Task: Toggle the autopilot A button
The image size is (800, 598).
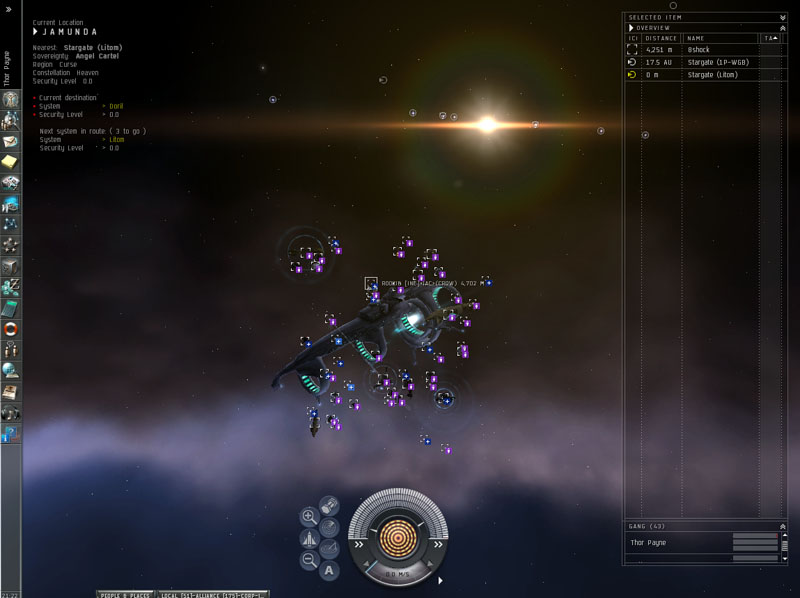Action: pos(329,571)
